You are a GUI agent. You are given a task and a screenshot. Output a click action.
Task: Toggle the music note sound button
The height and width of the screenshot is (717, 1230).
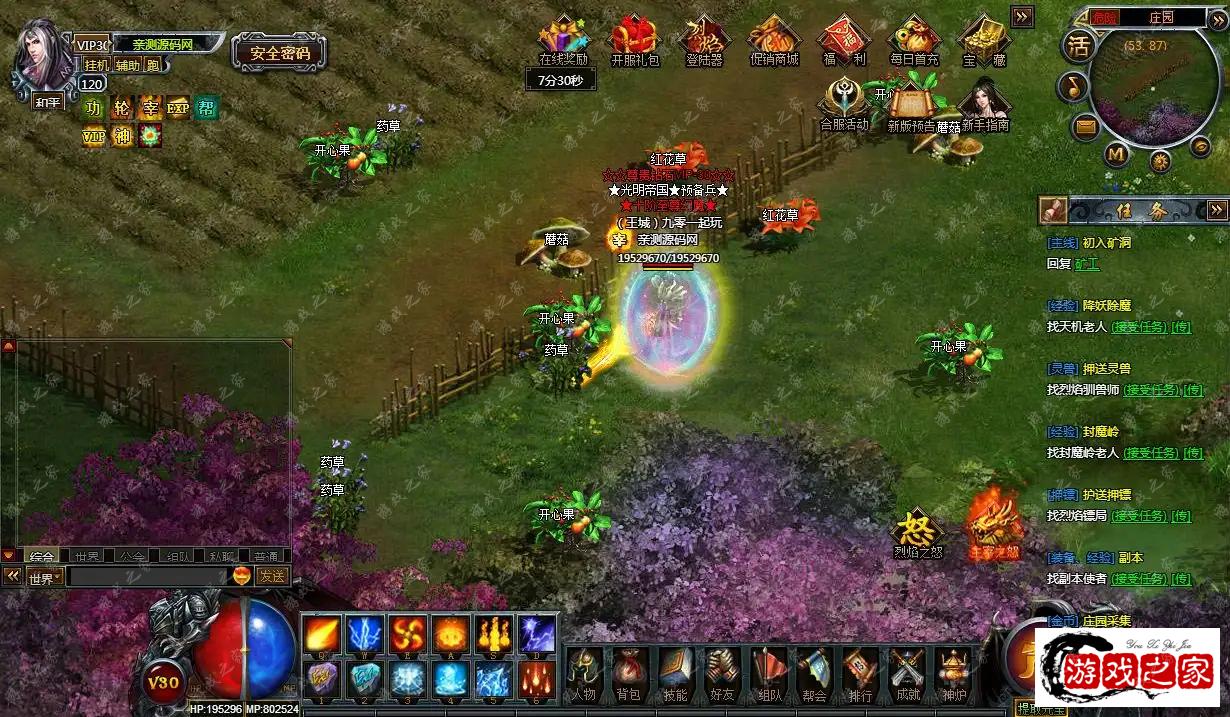pos(1074,87)
